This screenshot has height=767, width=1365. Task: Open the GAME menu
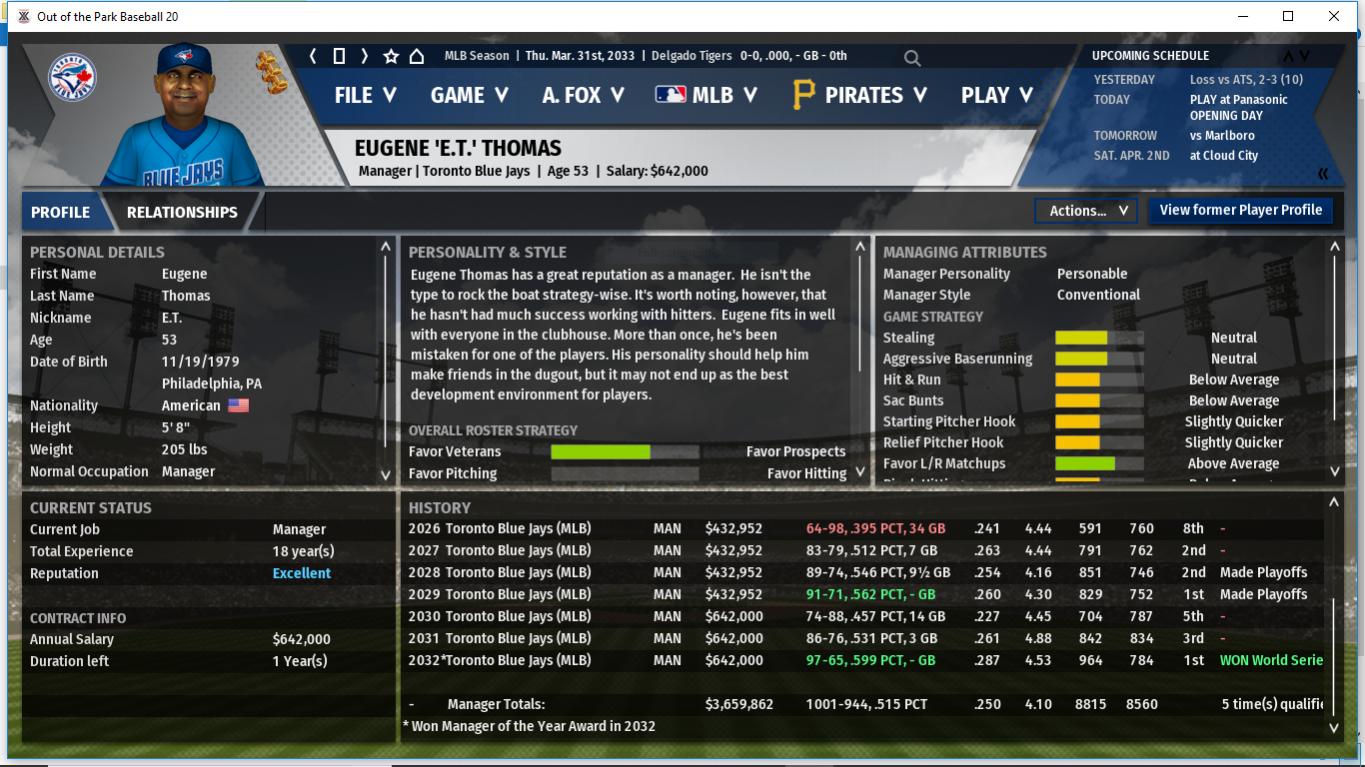point(469,95)
